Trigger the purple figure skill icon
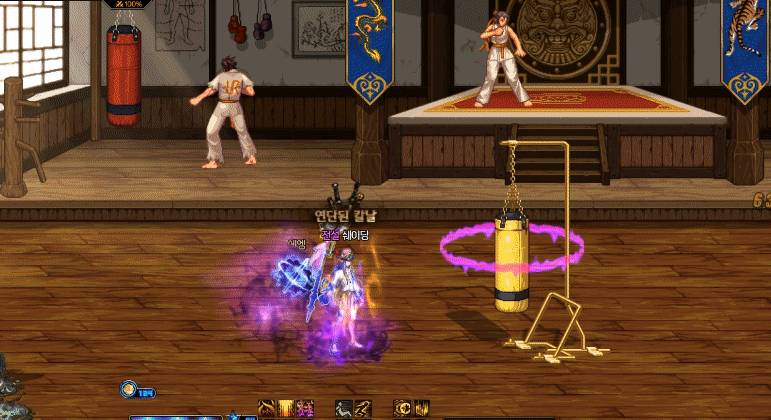 (305, 409)
